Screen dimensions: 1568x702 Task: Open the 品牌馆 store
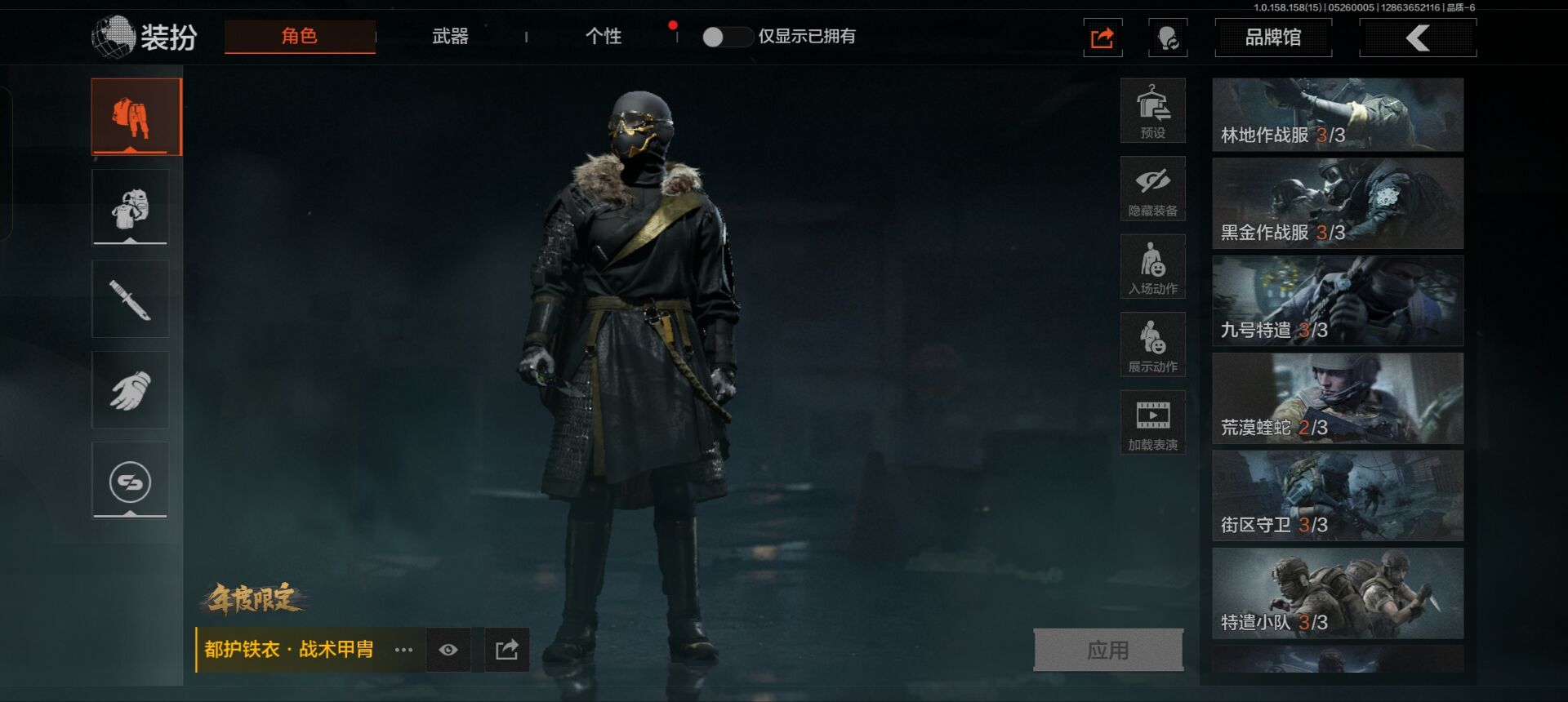(x=1272, y=38)
